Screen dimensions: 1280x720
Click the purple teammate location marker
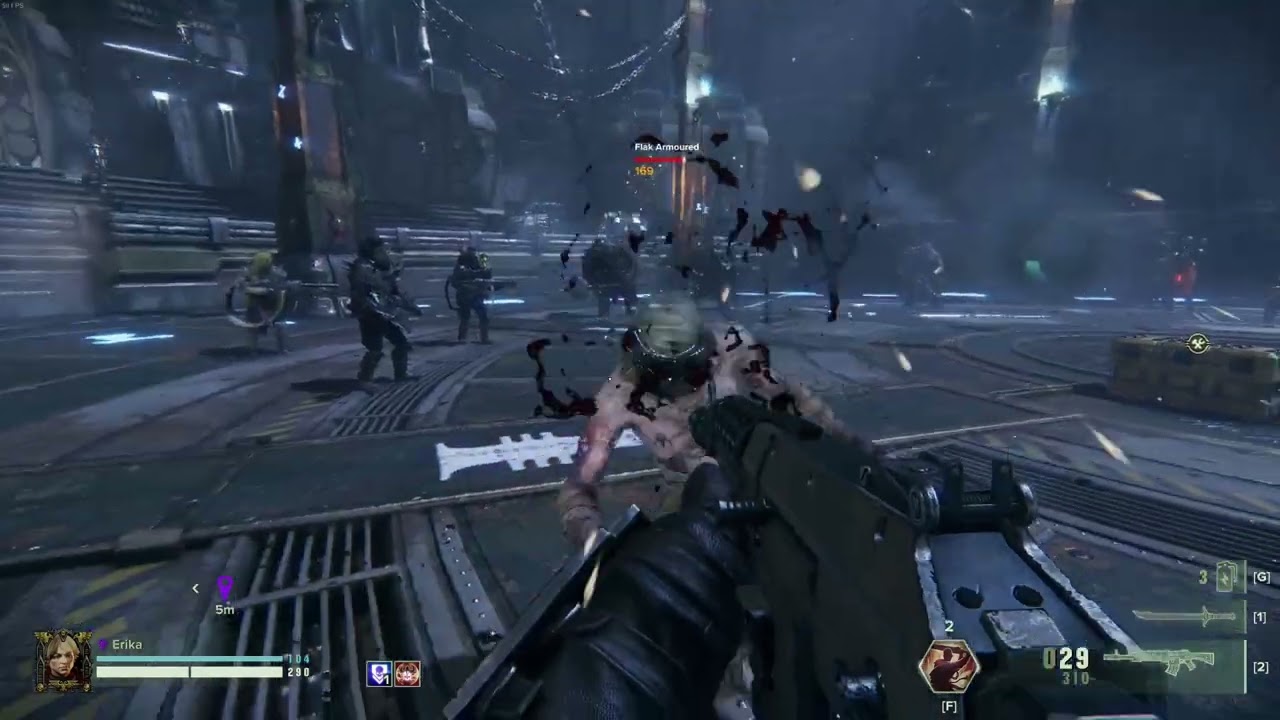pyautogui.click(x=225, y=586)
